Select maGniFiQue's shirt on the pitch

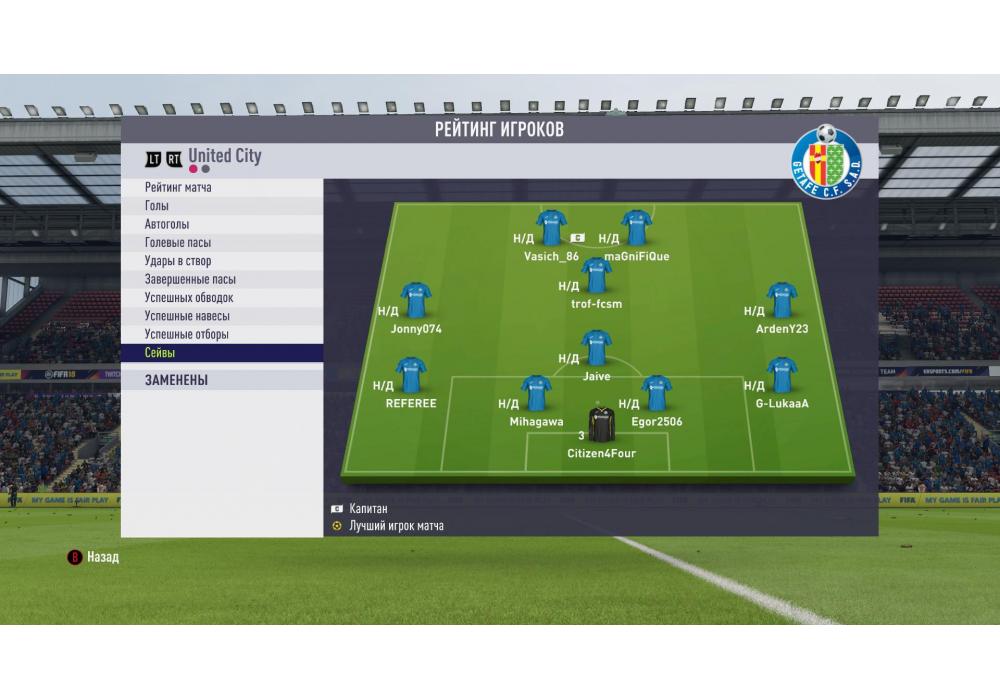tap(637, 228)
